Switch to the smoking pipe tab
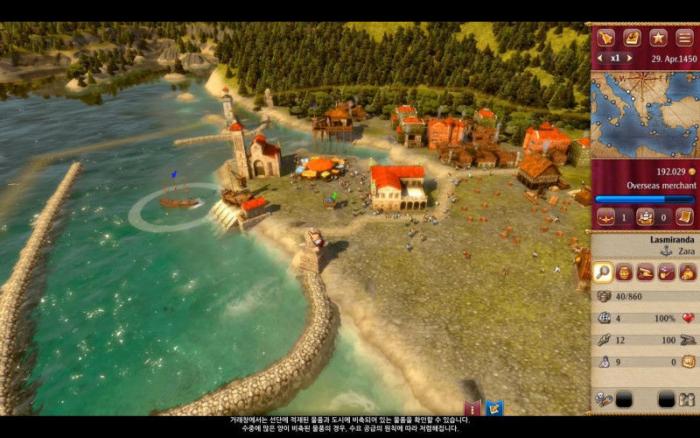Screen dimensions: 700x438 click(666, 272)
